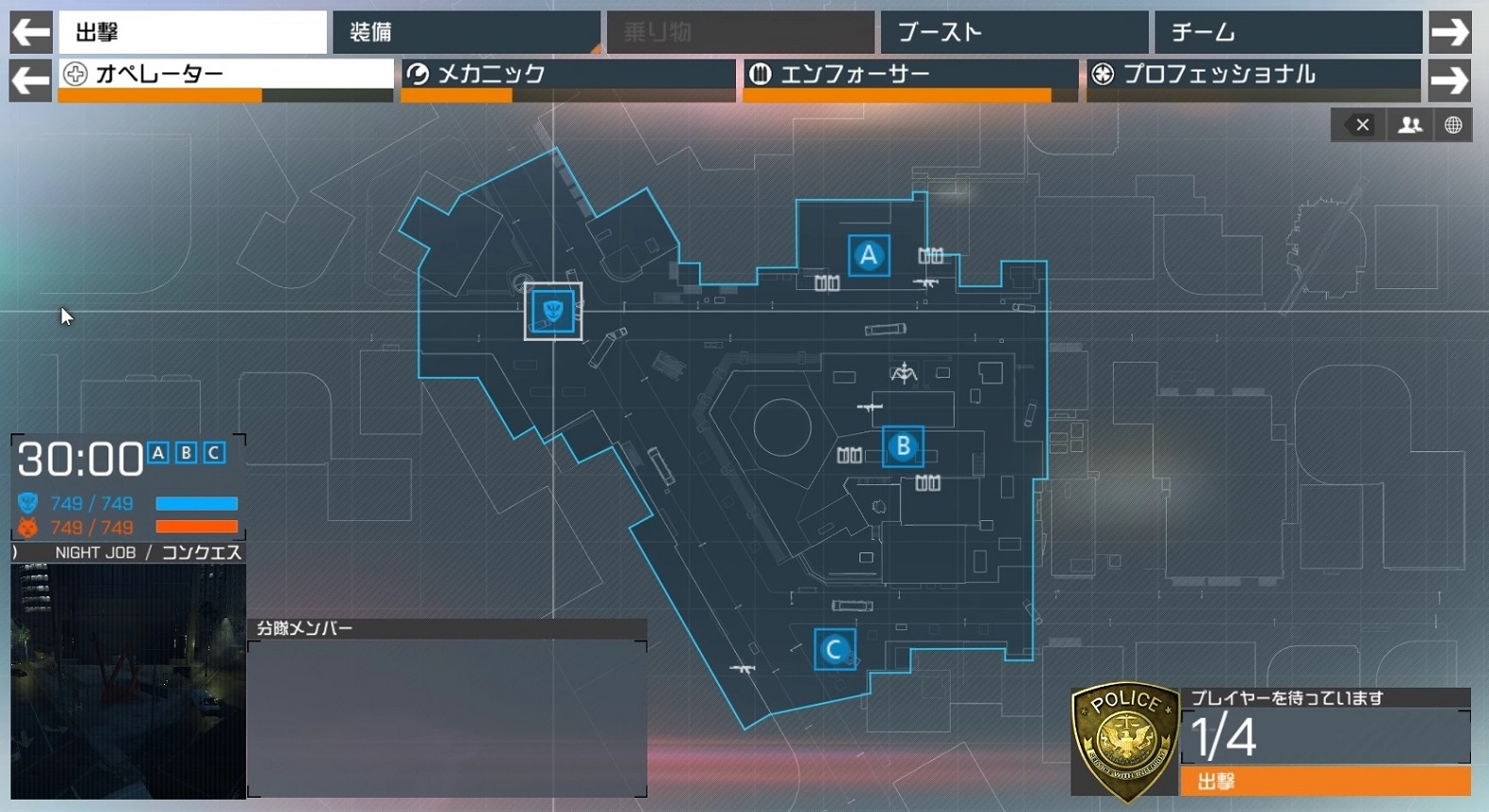This screenshot has width=1489, height=812.
Task: Select the オペレーター class
Action: click(x=226, y=75)
